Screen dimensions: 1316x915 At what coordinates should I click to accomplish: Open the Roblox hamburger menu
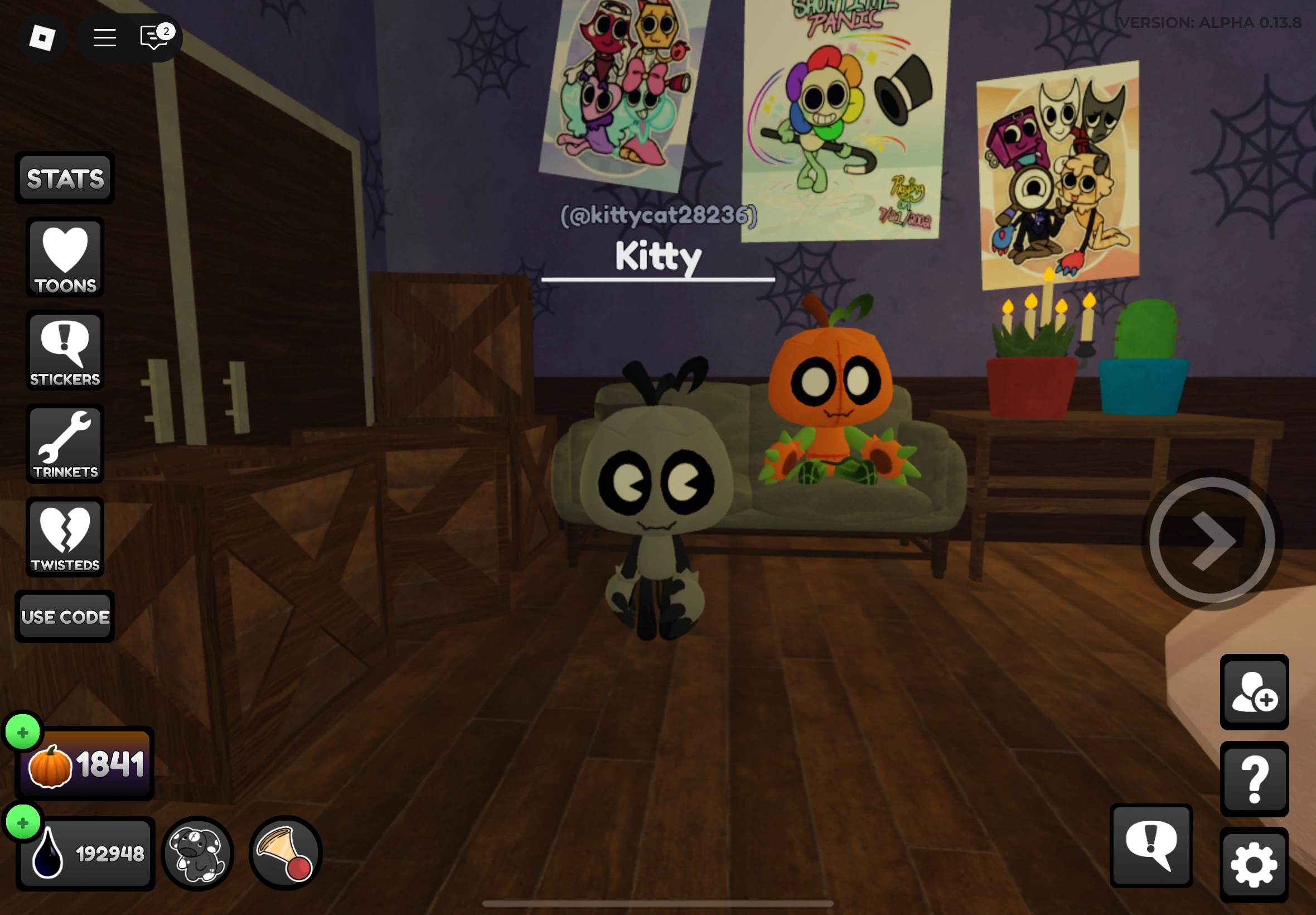(x=105, y=37)
